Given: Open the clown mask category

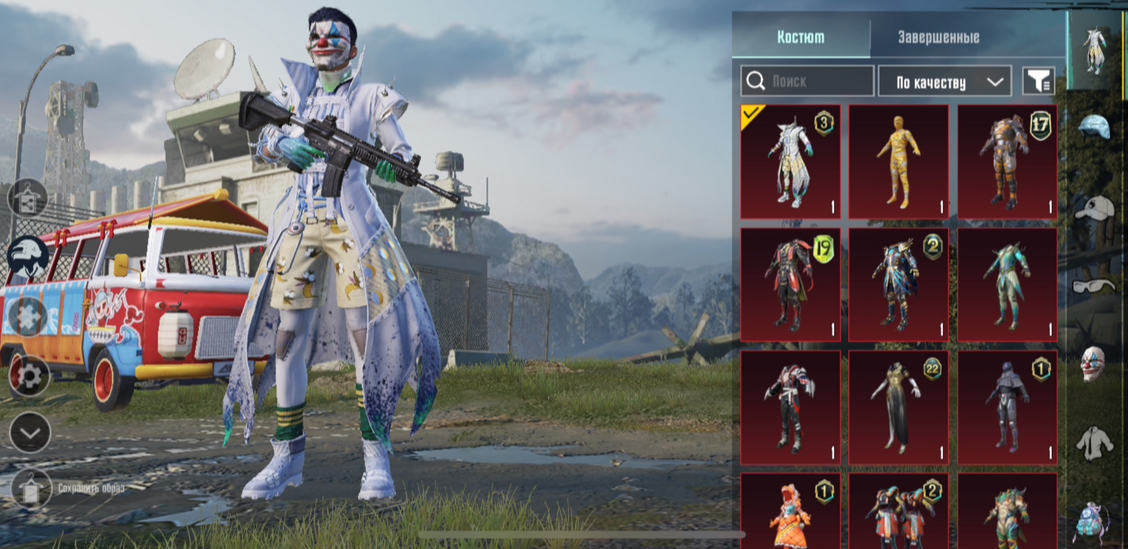Looking at the screenshot, I should 1093,364.
